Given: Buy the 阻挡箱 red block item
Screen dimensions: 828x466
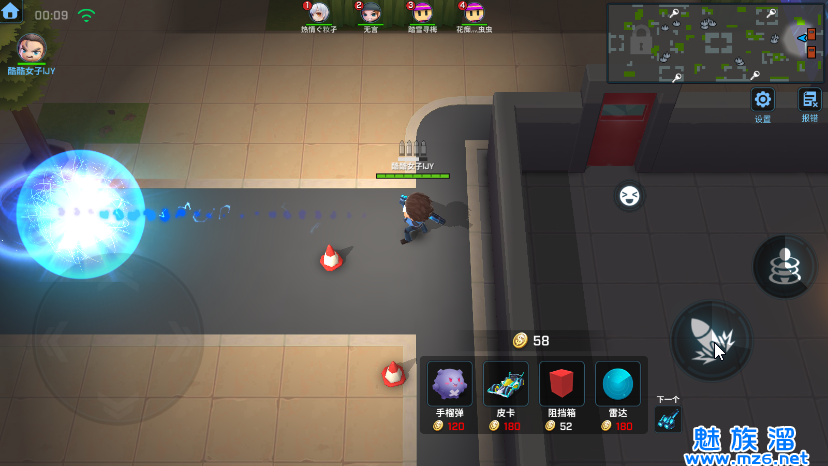Looking at the screenshot, I should tap(562, 385).
